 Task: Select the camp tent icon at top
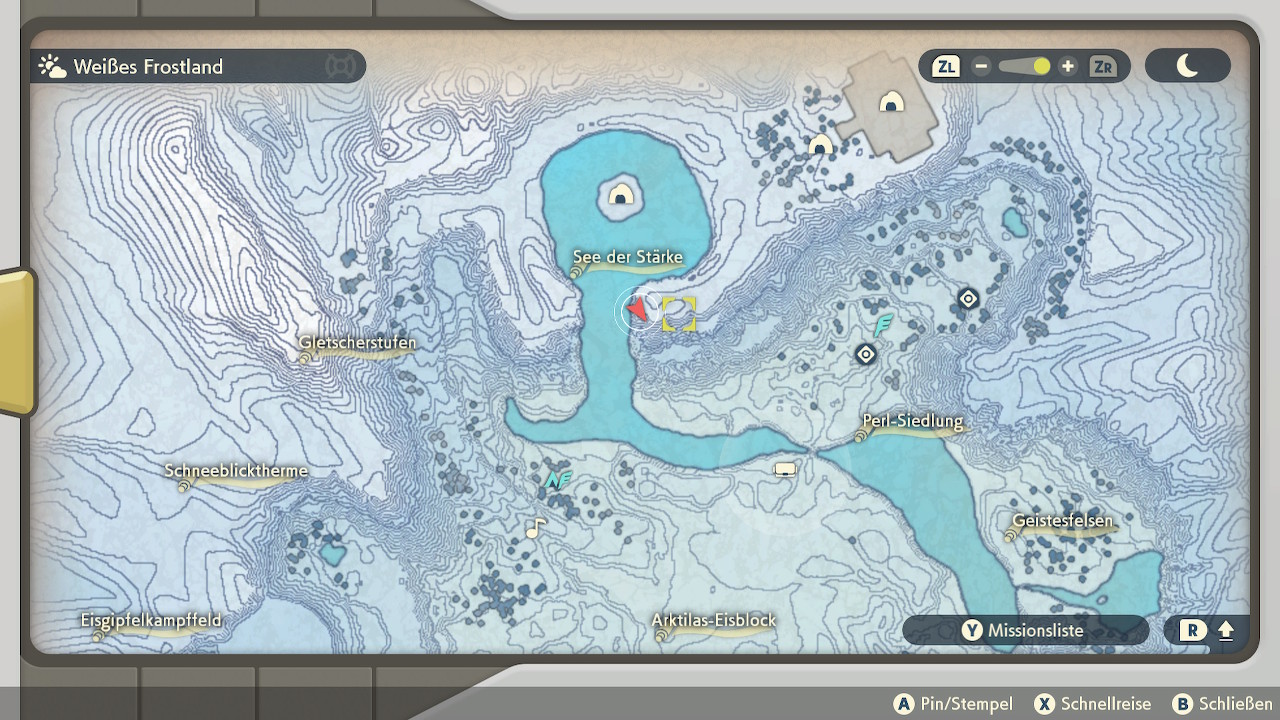click(x=891, y=102)
